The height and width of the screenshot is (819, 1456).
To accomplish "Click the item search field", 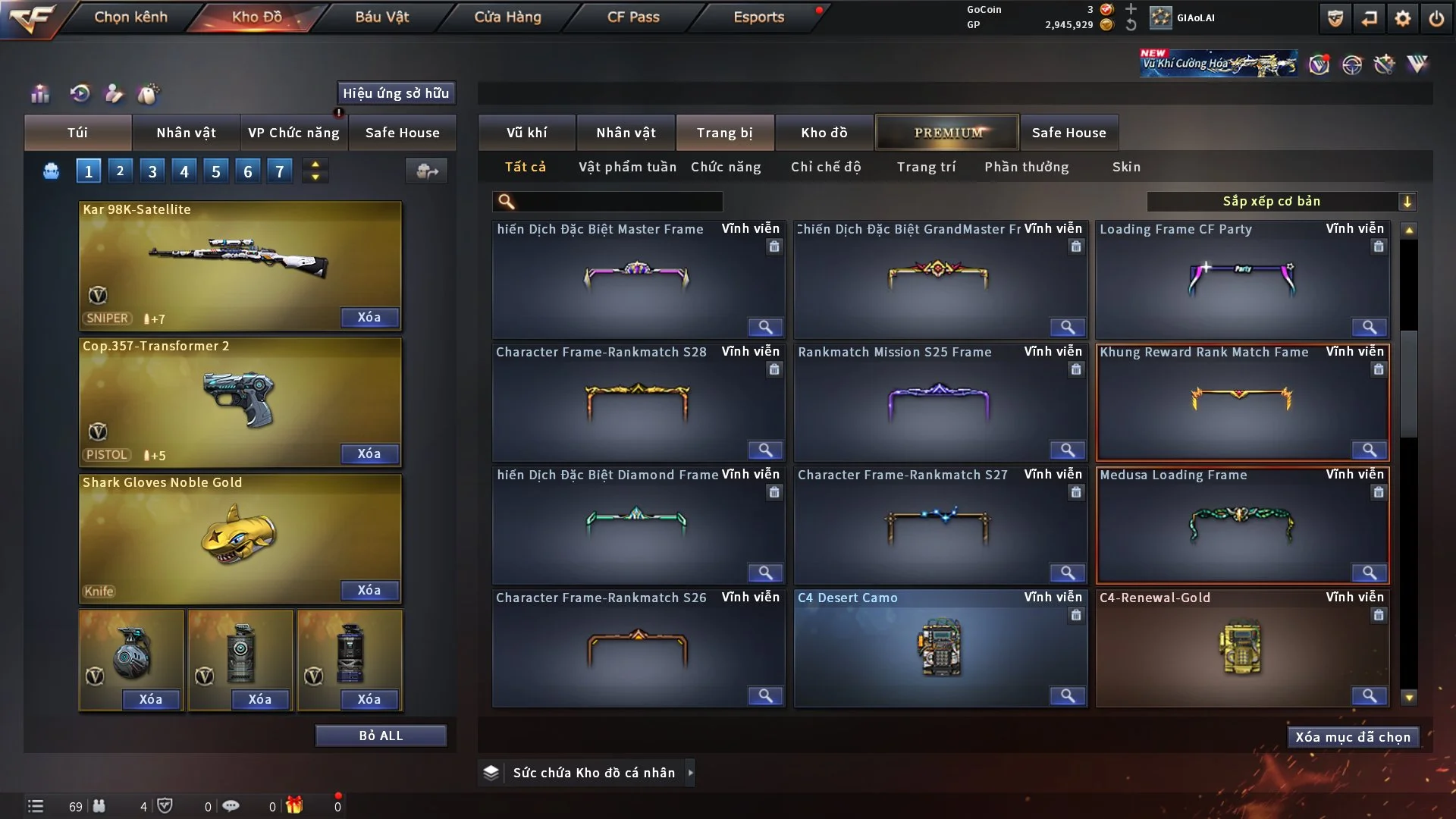I will (x=618, y=202).
